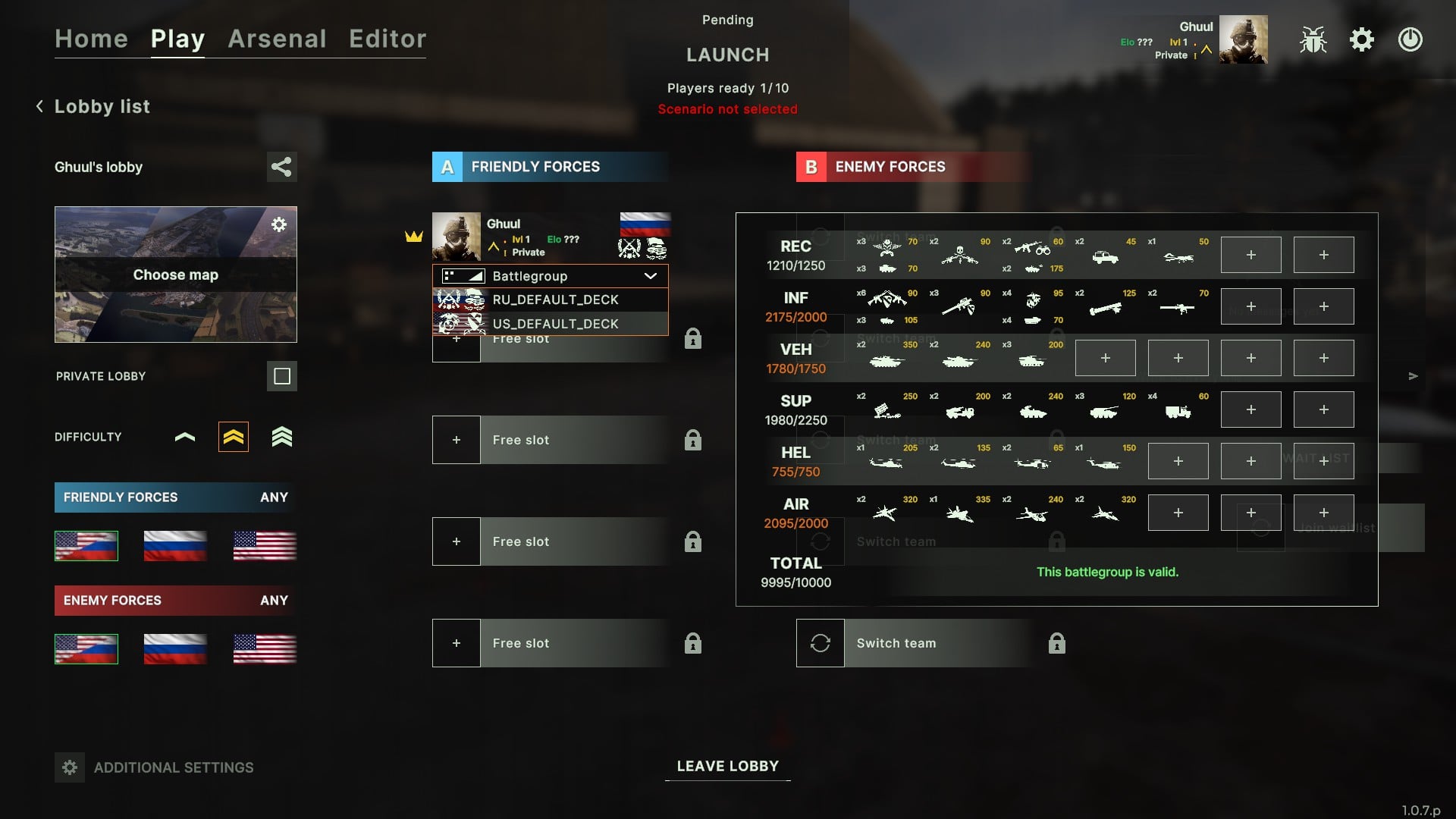Image resolution: width=1456 pixels, height=819 pixels.
Task: Open the lobby share options
Action: (281, 167)
